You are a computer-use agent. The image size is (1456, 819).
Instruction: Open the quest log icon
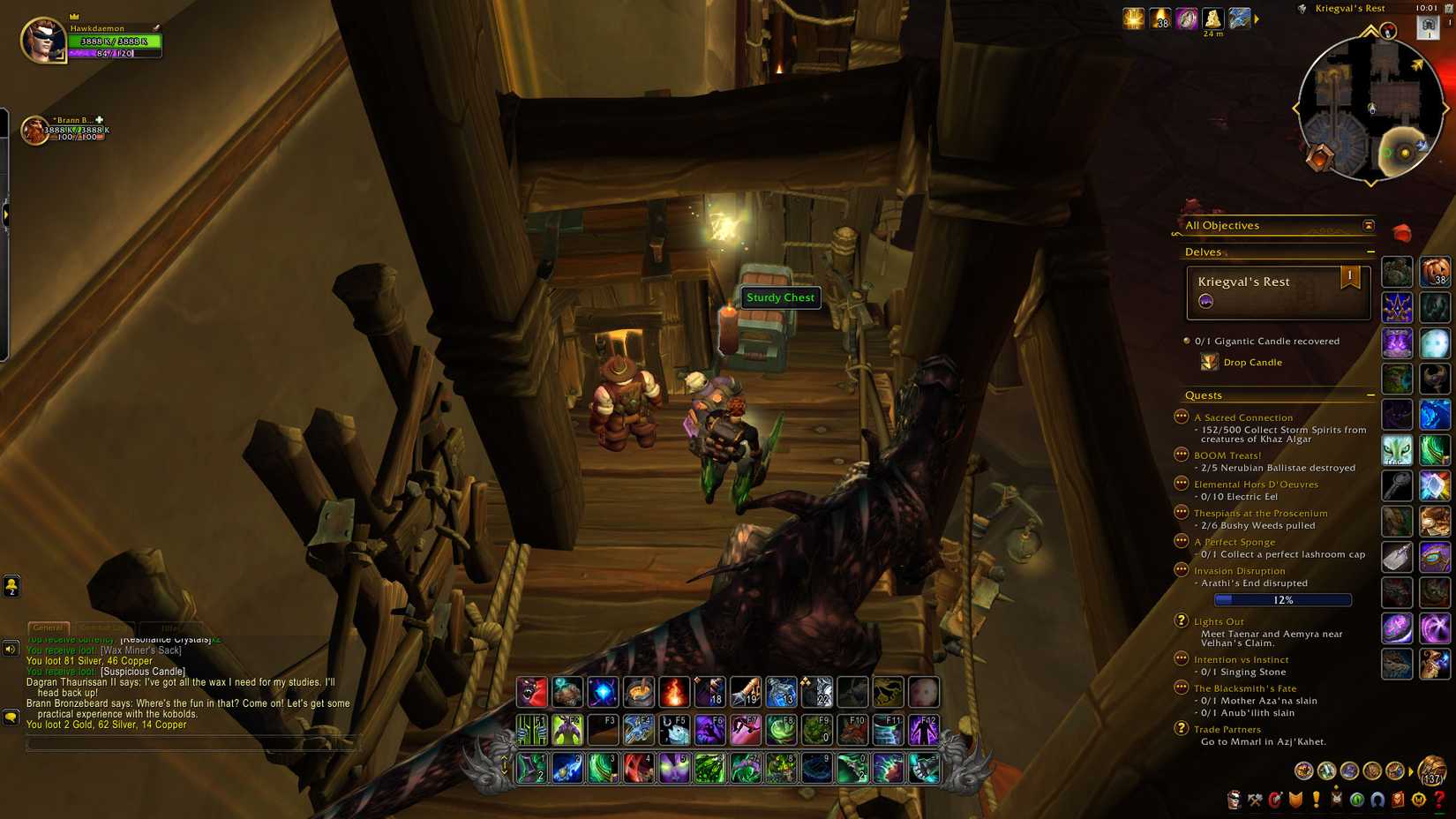(1297, 801)
